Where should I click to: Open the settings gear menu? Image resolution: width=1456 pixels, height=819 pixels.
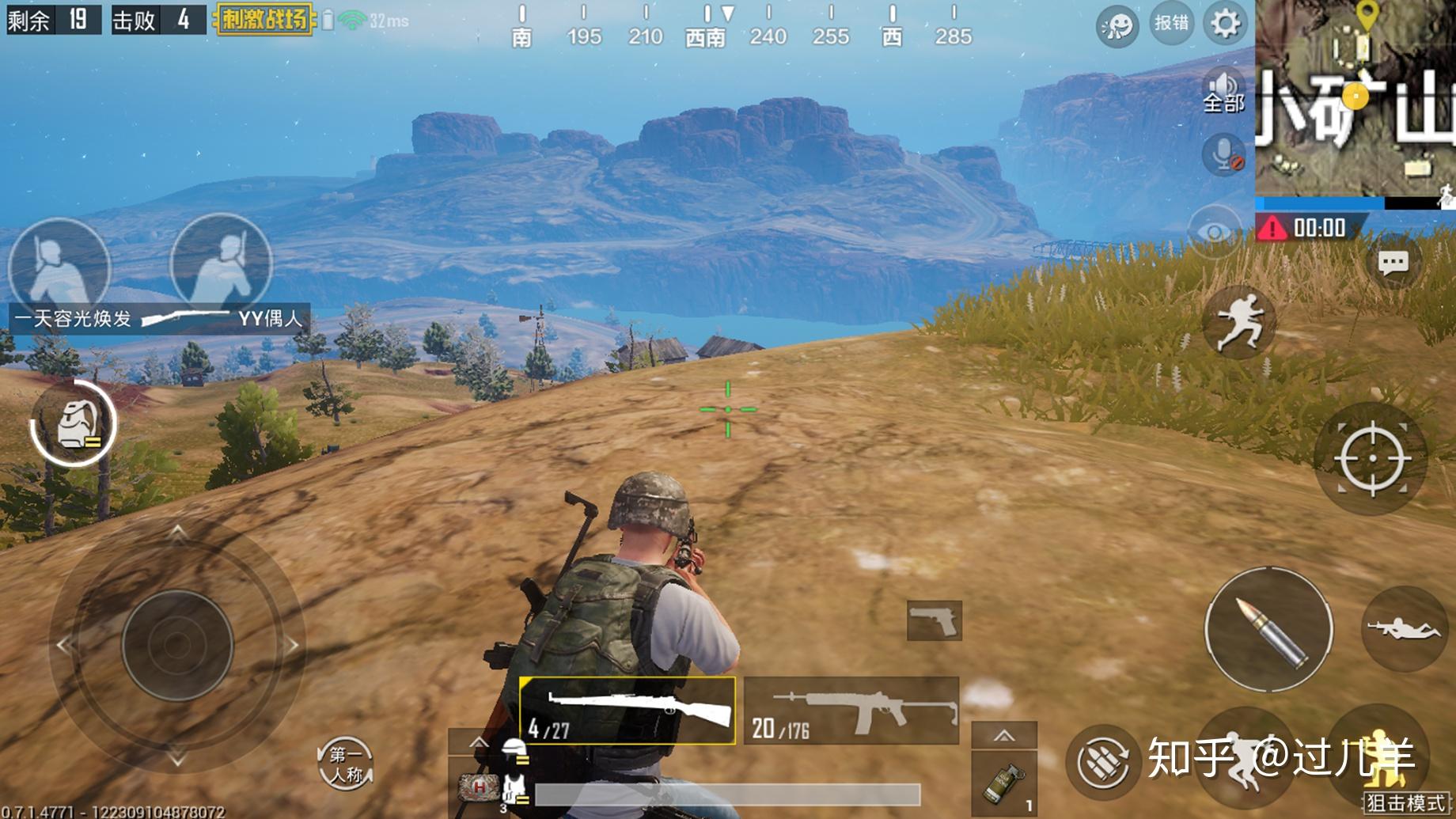[1225, 23]
